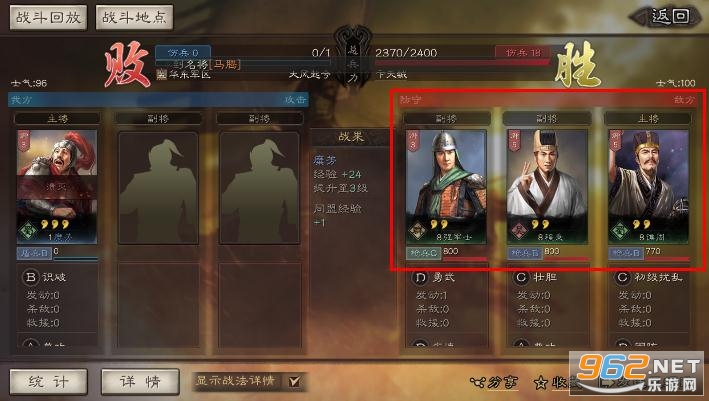Image resolution: width=709 pixels, height=401 pixels.
Task: View the 壮胆 skill details
Action: pos(540,277)
